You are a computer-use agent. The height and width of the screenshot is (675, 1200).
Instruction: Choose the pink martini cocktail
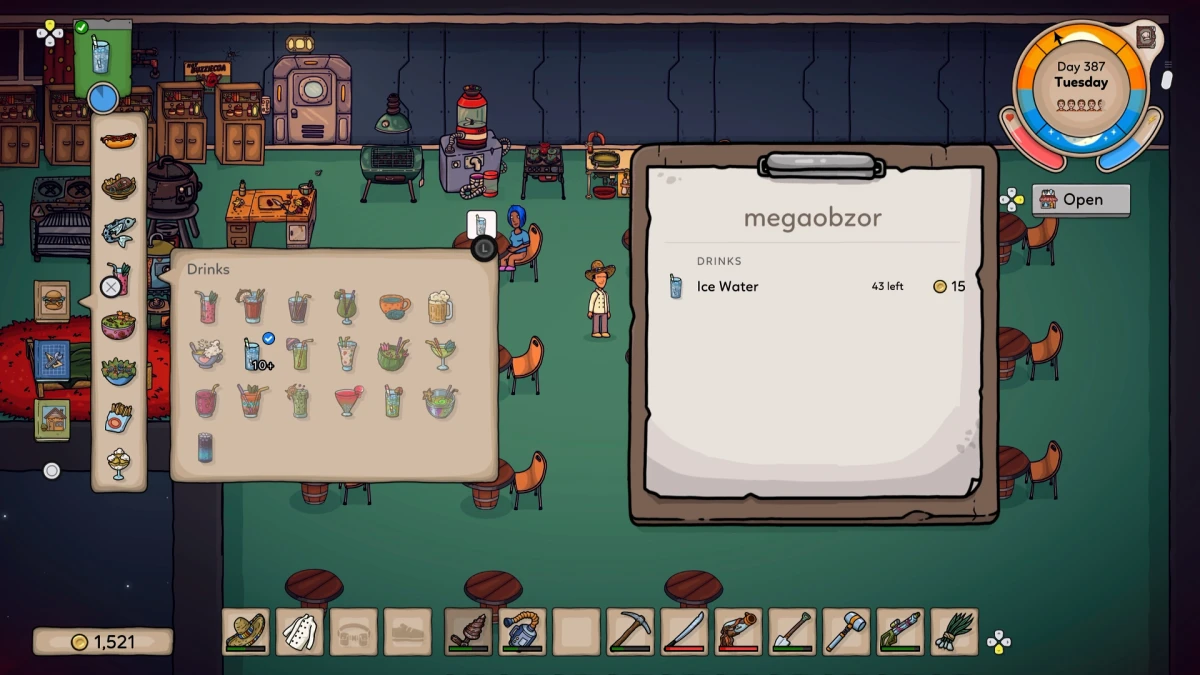point(347,402)
